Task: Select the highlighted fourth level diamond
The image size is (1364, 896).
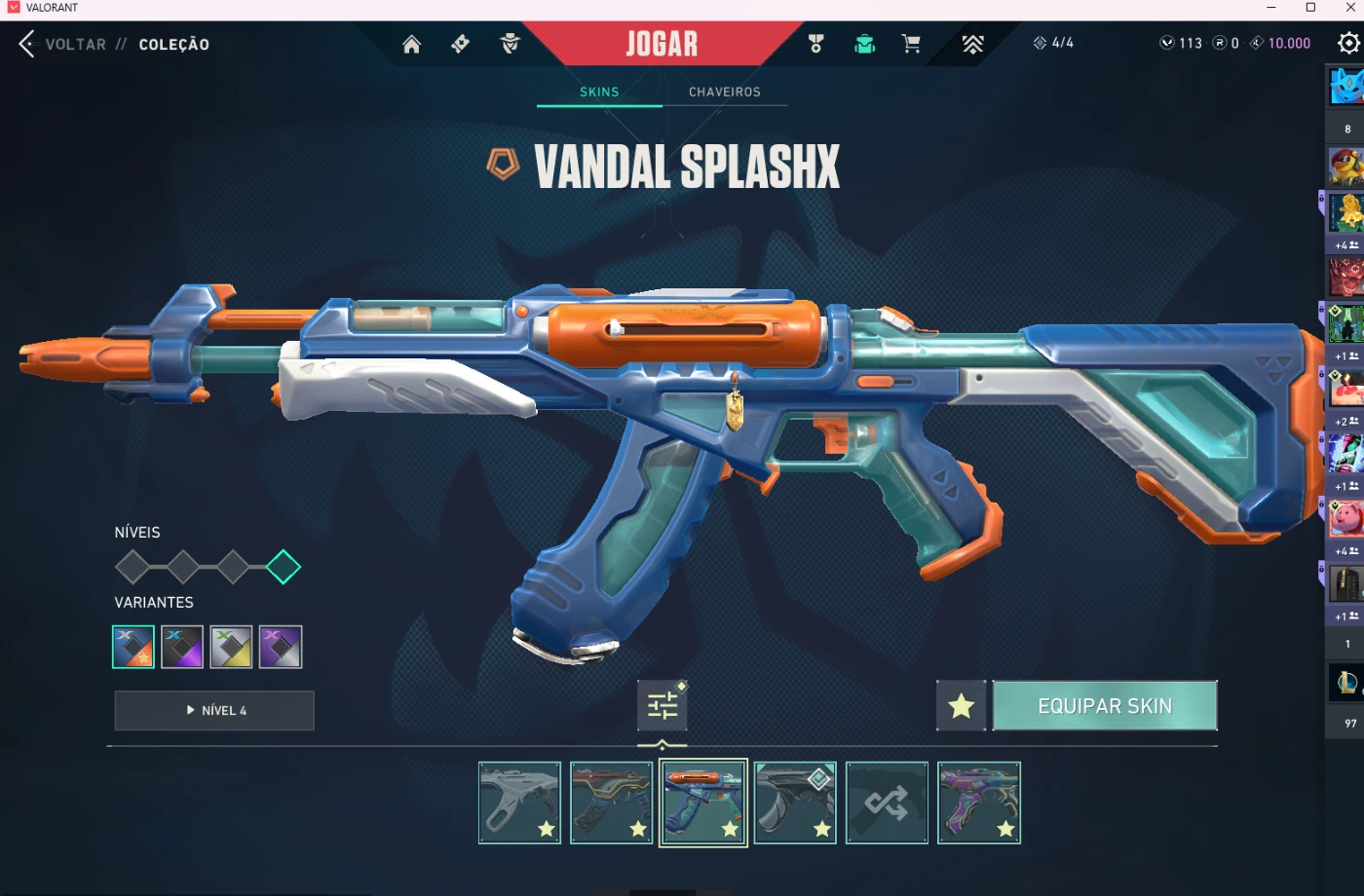Action: [284, 567]
